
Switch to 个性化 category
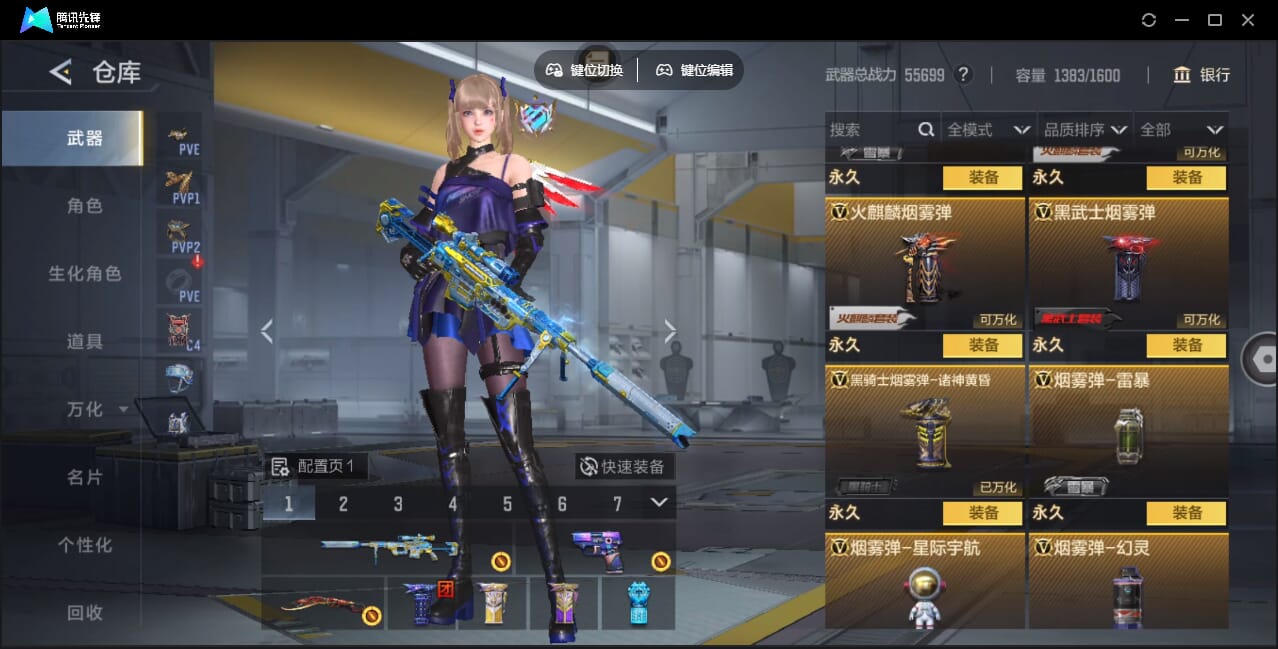pyautogui.click(x=84, y=546)
